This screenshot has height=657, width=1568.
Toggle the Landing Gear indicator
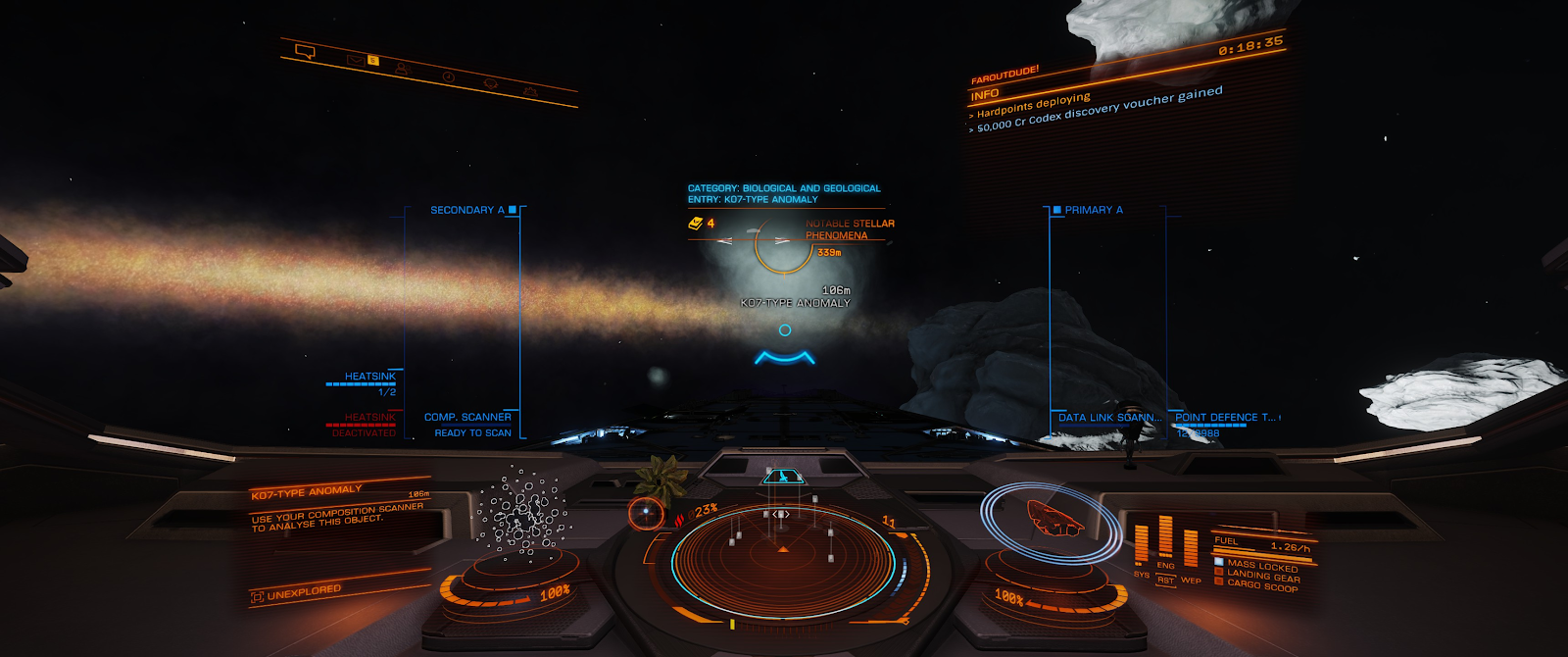pyautogui.click(x=1262, y=577)
